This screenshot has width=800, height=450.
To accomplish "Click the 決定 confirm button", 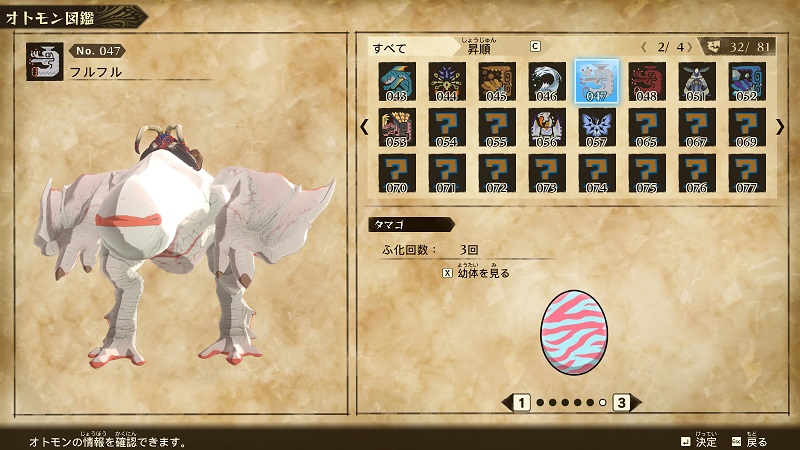I will click(x=698, y=440).
